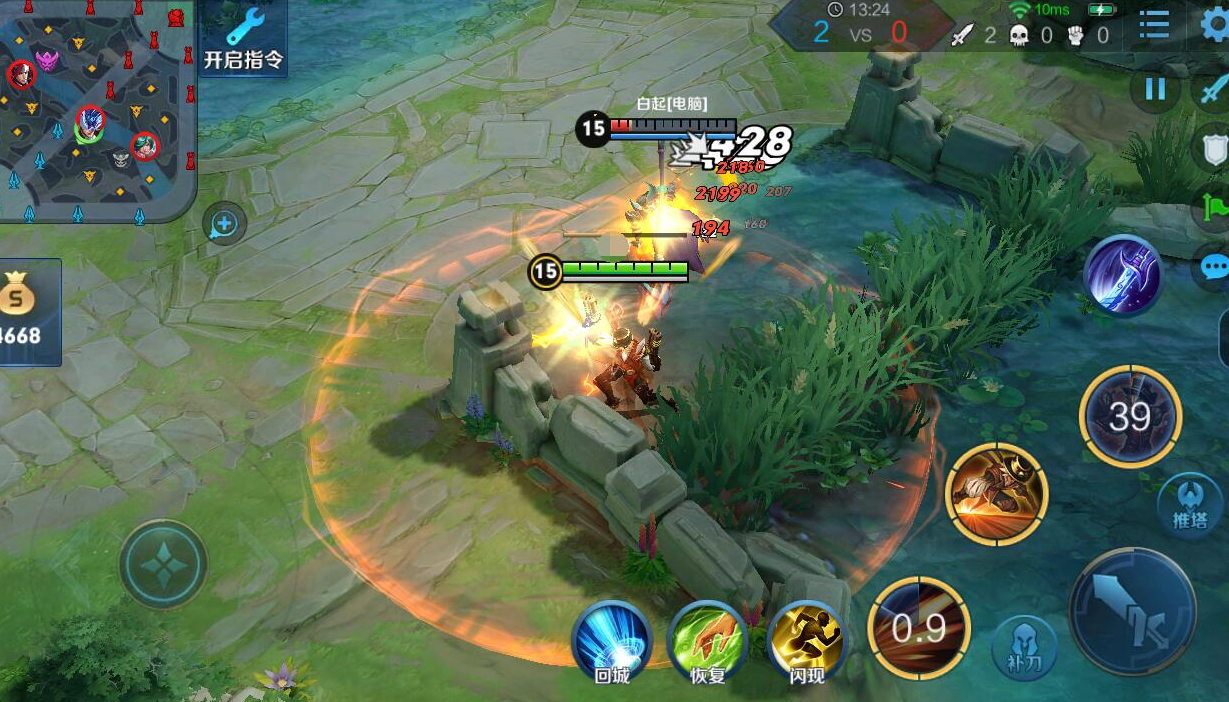Click the minimap
This screenshot has width=1229, height=702.
point(95,108)
